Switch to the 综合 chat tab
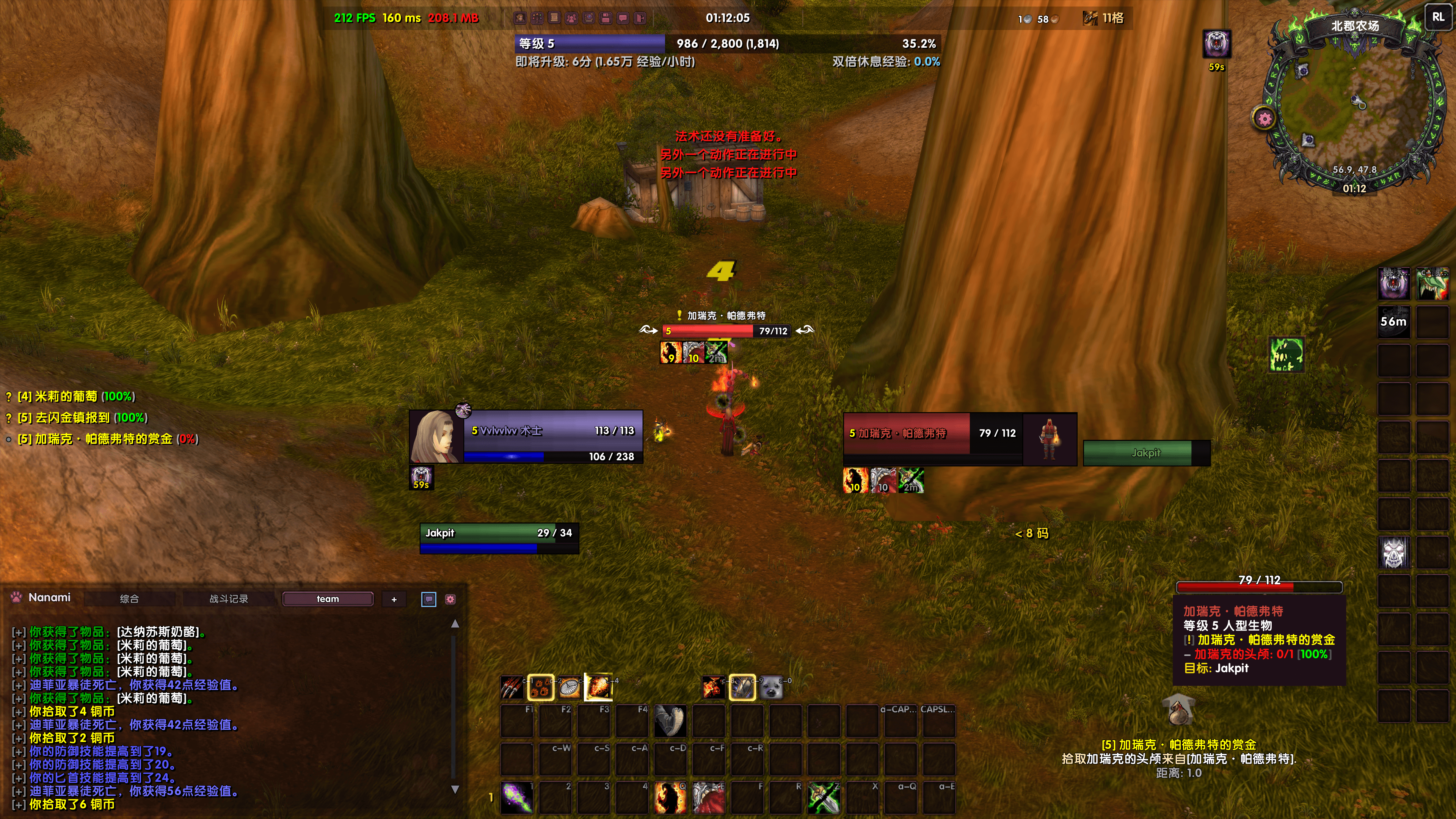 129,599
